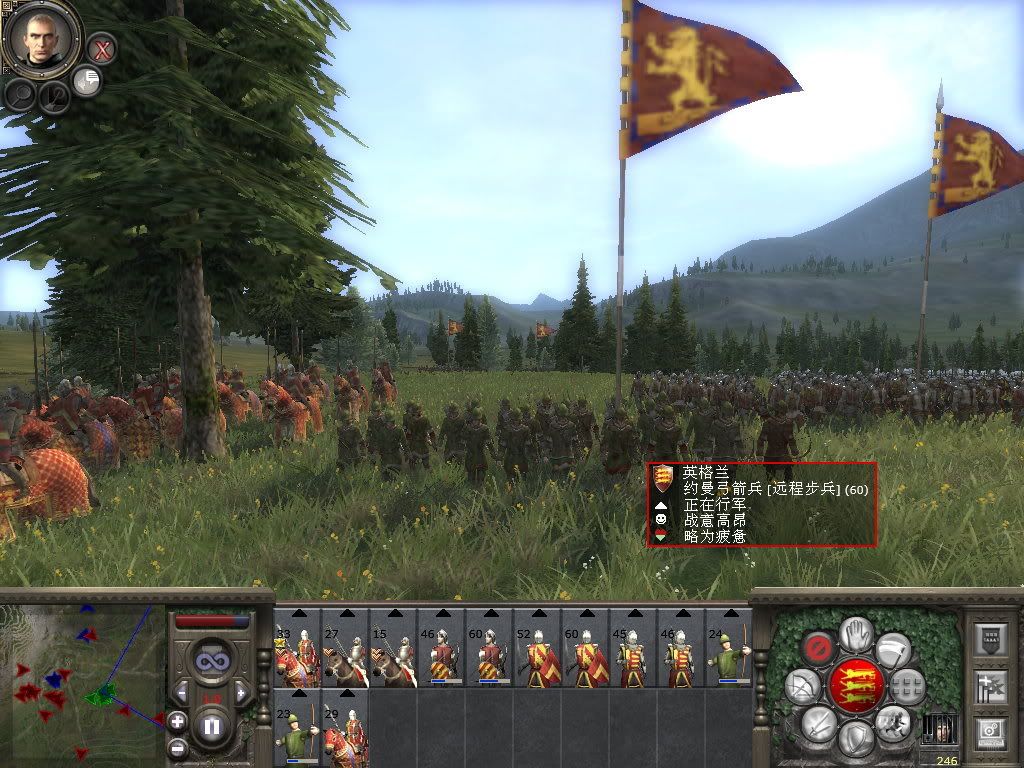Order units to halt with the hand icon
This screenshot has height=768, width=1024.
[855, 633]
